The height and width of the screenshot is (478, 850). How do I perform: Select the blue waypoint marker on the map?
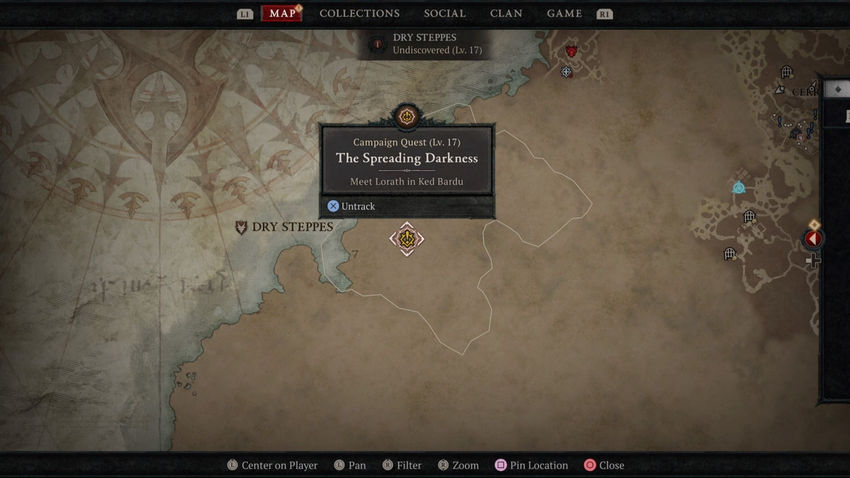click(738, 187)
